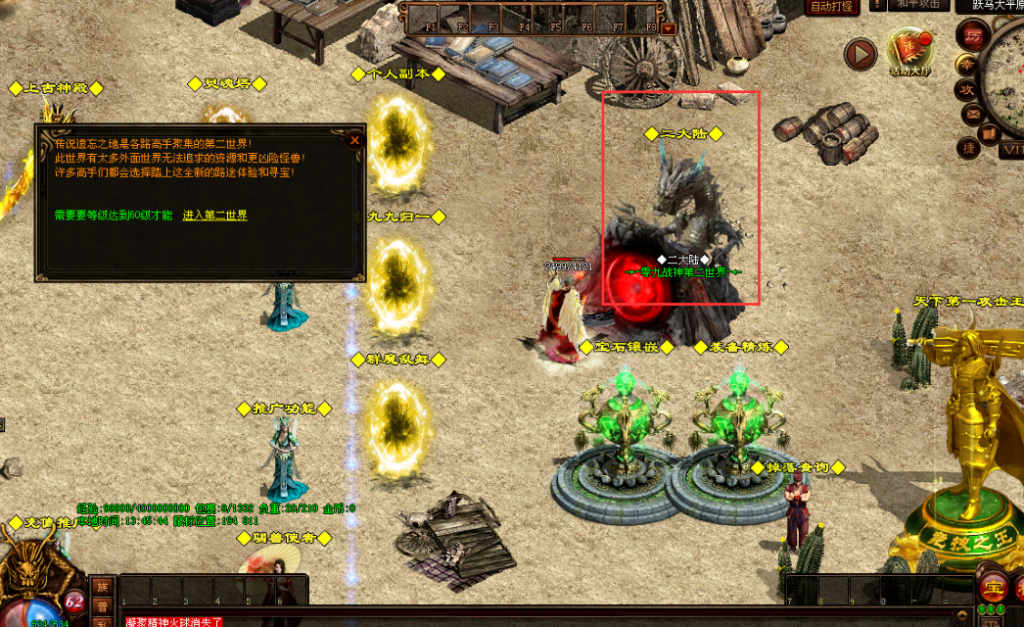The width and height of the screenshot is (1024, 627).
Task: Click the exclamation mark button
Action: (x=877, y=5)
